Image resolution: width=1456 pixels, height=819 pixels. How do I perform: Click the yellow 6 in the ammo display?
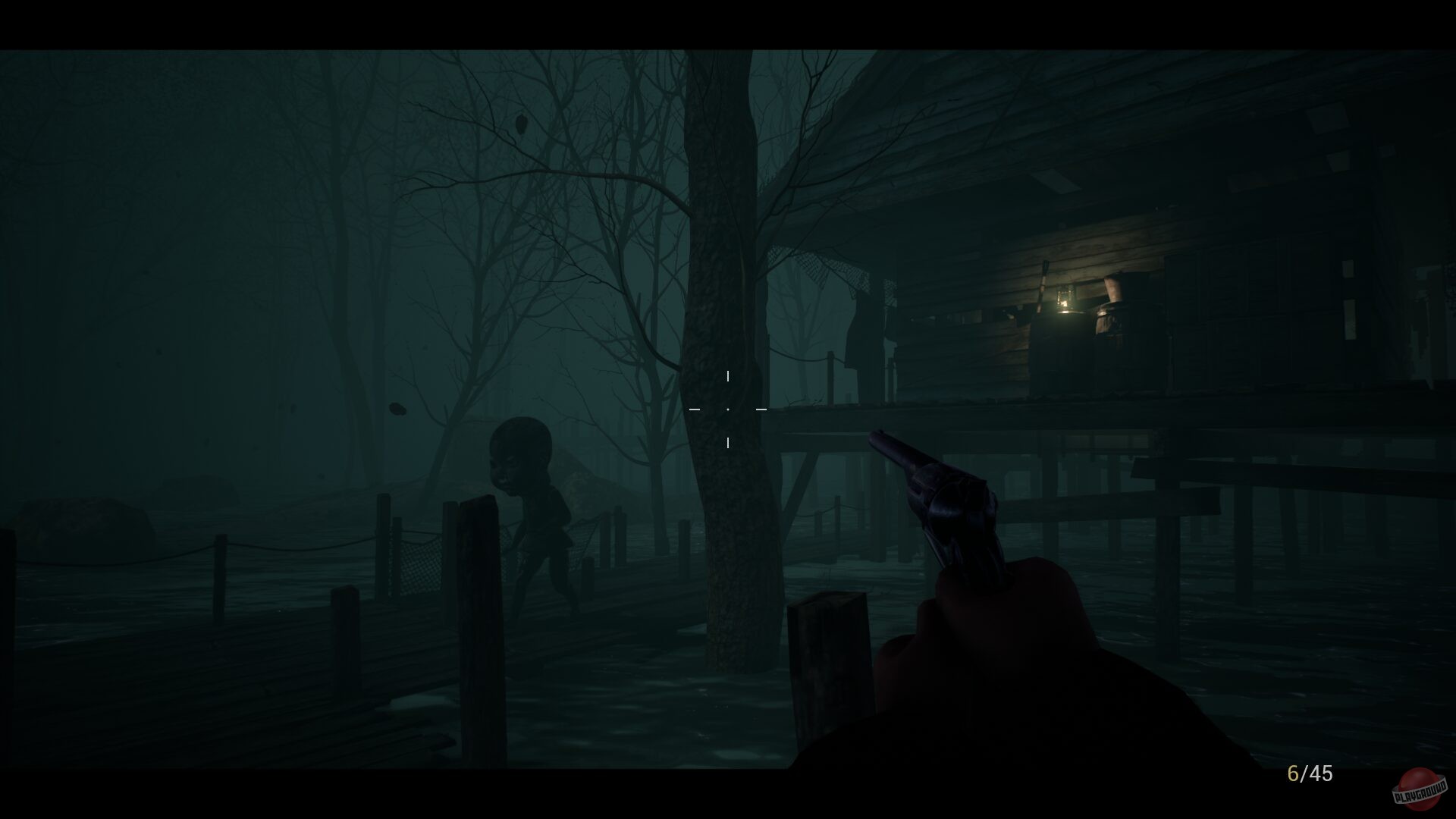[1291, 774]
